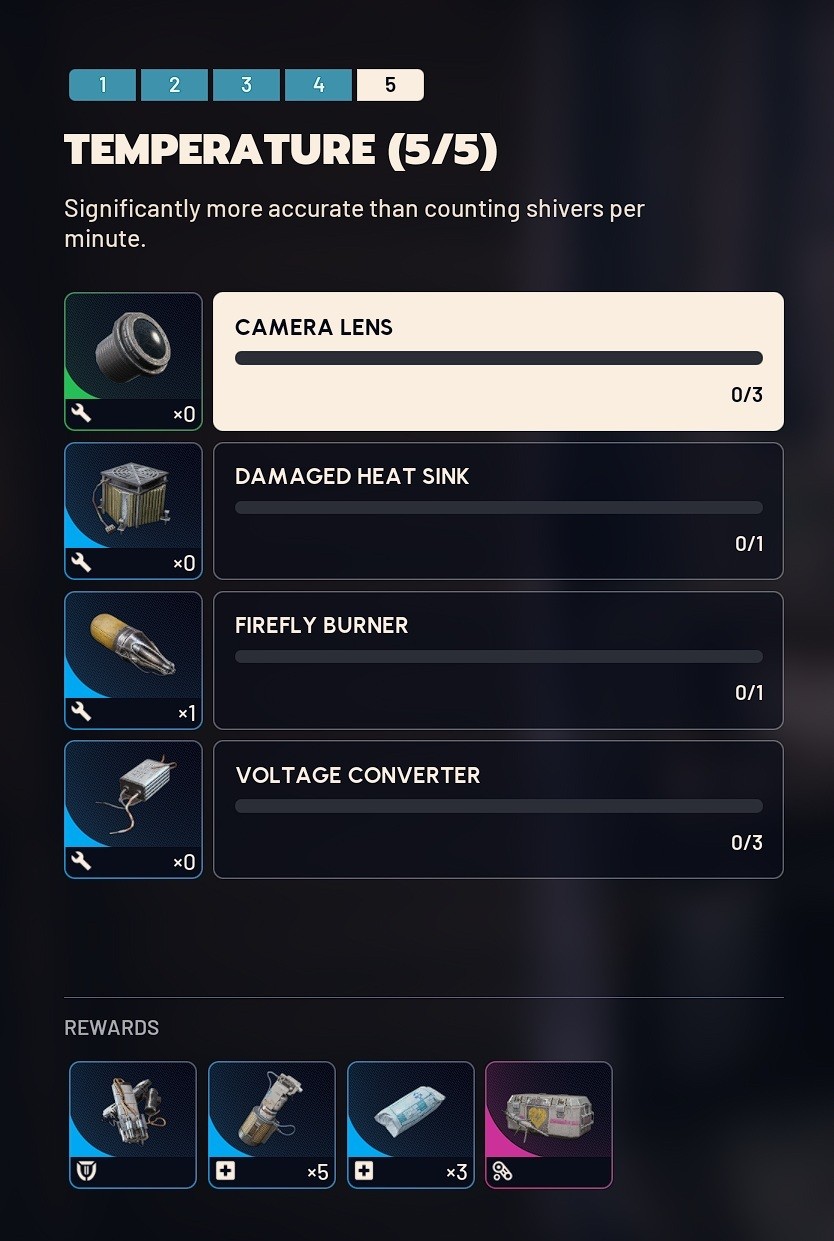Inspect the pink-bordered crate reward
This screenshot has height=1241, width=834.
[x=549, y=1125]
